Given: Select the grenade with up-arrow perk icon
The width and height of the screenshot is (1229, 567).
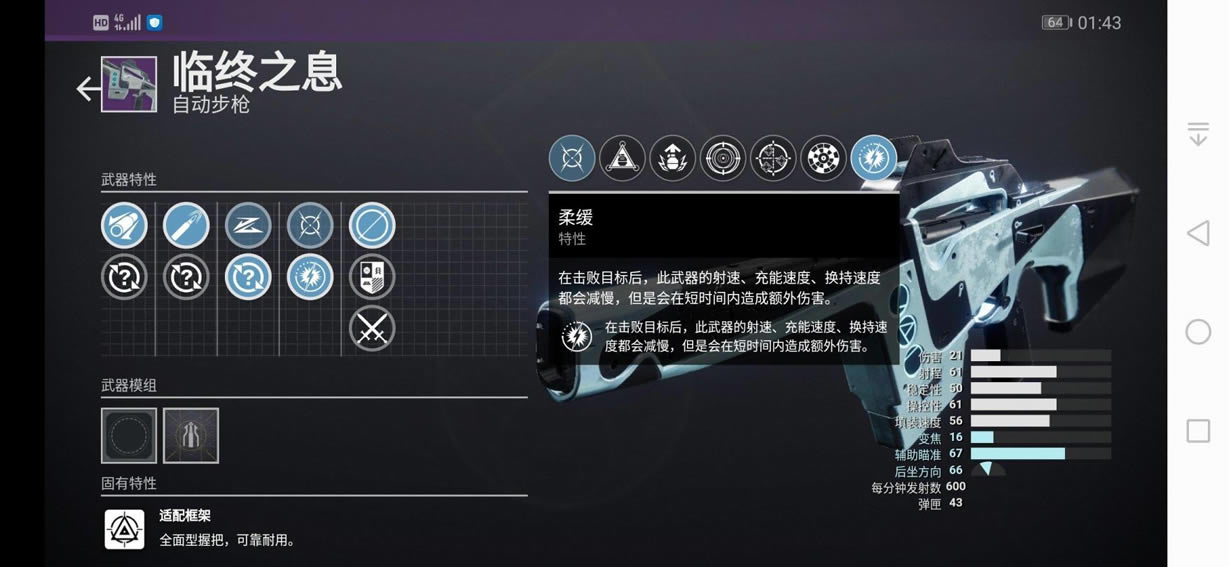Looking at the screenshot, I should coord(672,159).
